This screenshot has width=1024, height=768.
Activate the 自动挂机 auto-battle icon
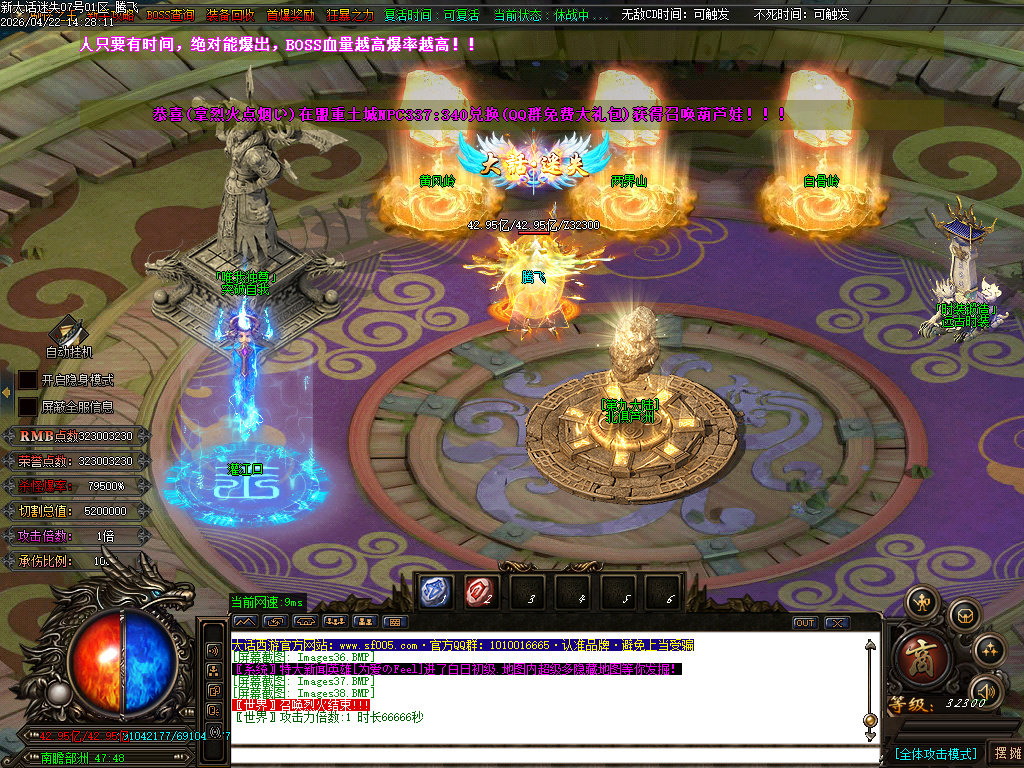(x=68, y=331)
